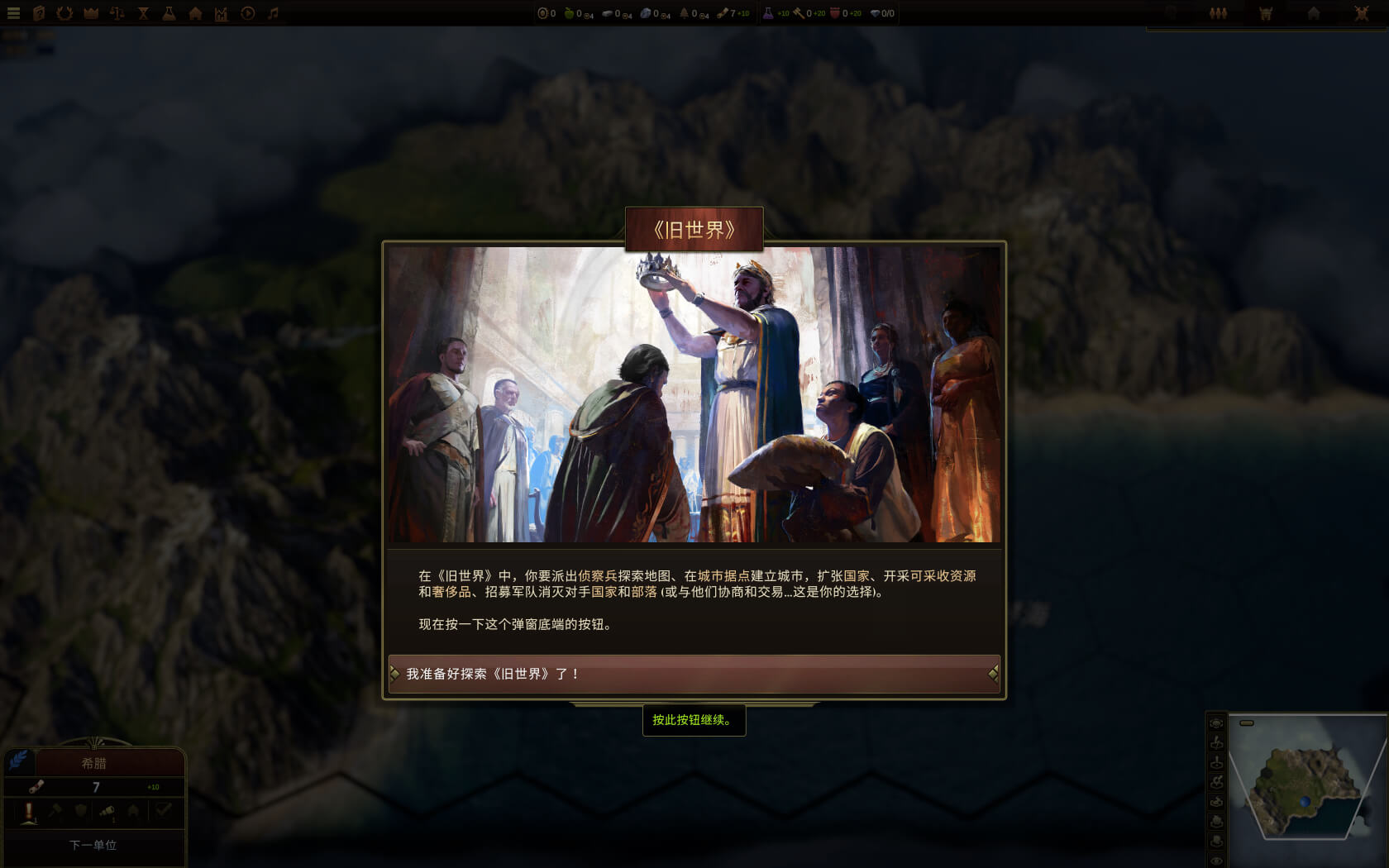This screenshot has height=868, width=1389.
Task: Click the 我准备好探索《旧世界》了 button
Action: pos(694,673)
